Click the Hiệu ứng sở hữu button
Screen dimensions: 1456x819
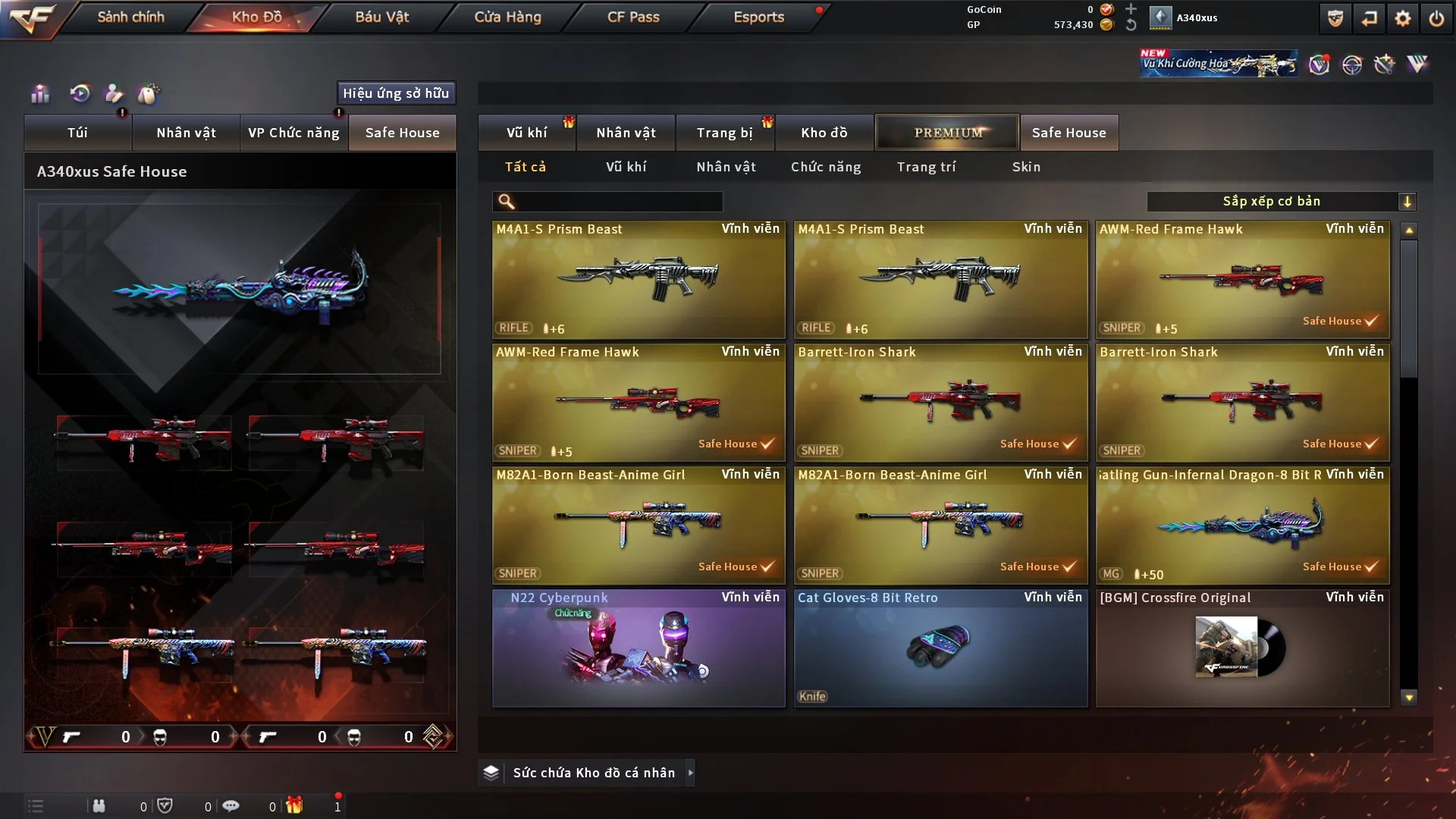[396, 93]
